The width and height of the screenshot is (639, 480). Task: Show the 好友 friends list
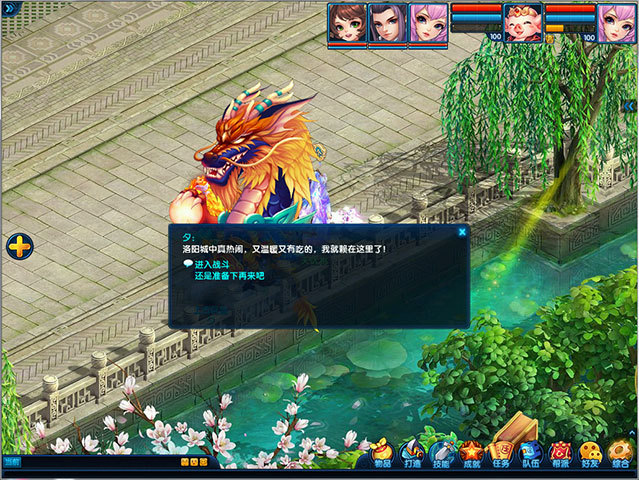coord(591,453)
